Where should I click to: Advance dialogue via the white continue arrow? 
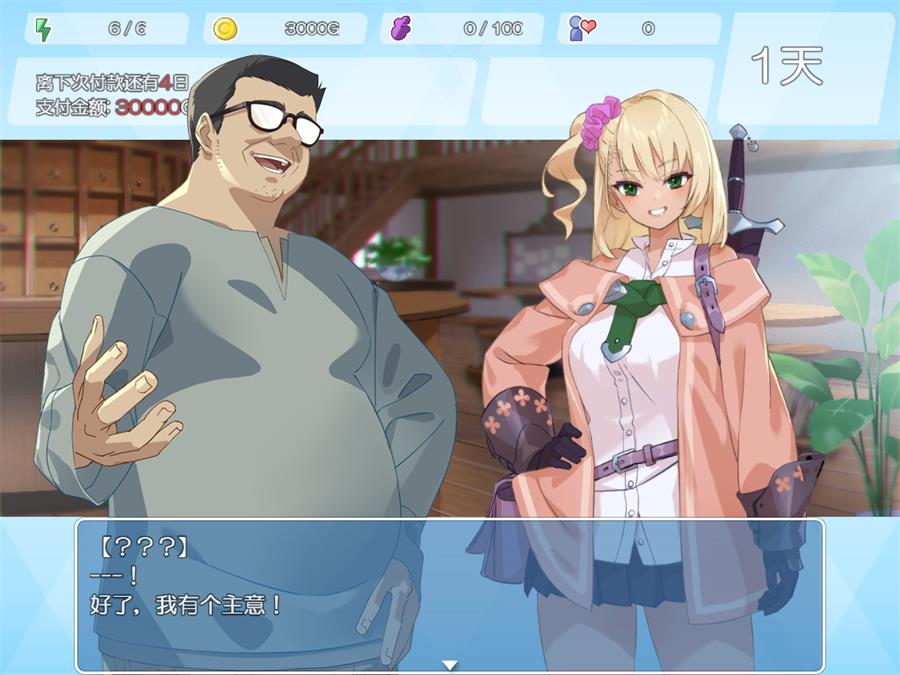(x=450, y=664)
